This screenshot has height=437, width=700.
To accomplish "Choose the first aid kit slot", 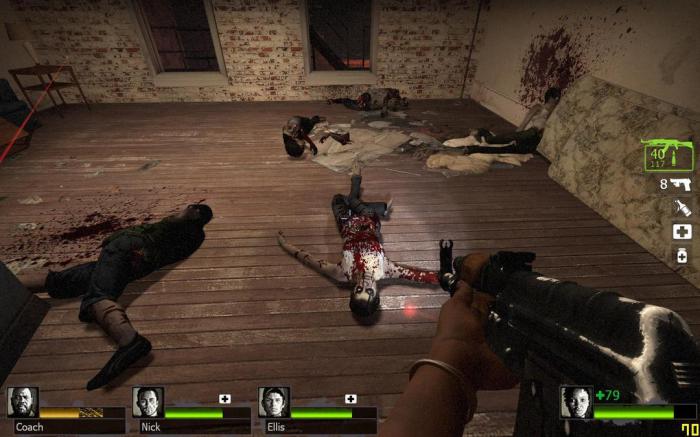I will click(682, 232).
